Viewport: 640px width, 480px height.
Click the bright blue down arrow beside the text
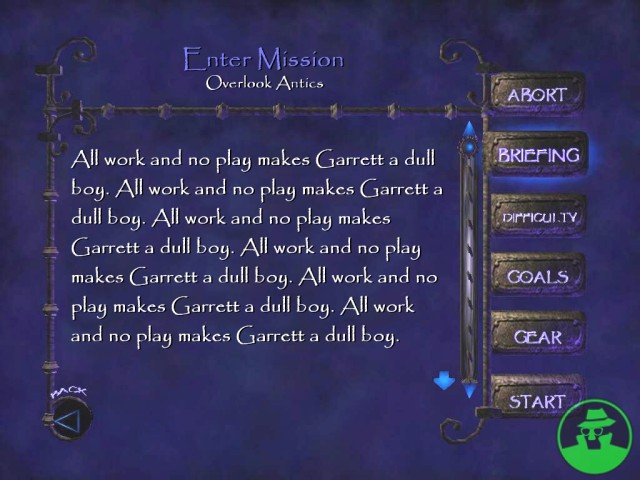(x=444, y=381)
